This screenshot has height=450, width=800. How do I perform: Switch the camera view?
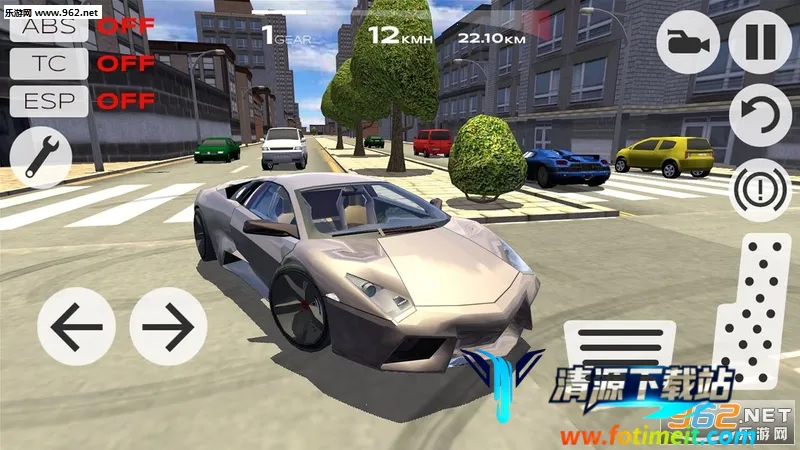pyautogui.click(x=689, y=43)
